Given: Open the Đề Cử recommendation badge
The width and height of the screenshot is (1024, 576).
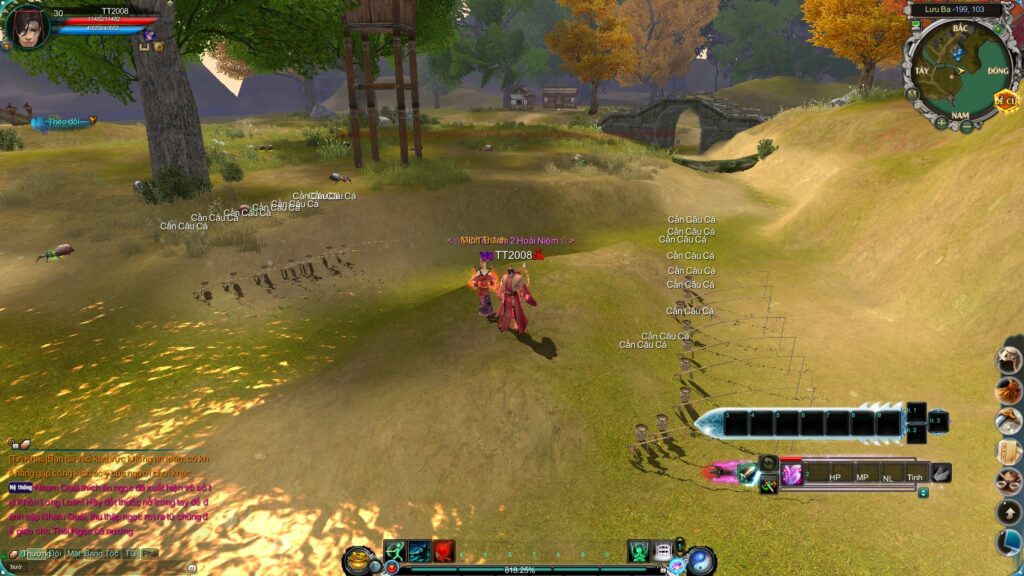Looking at the screenshot, I should (1005, 101).
